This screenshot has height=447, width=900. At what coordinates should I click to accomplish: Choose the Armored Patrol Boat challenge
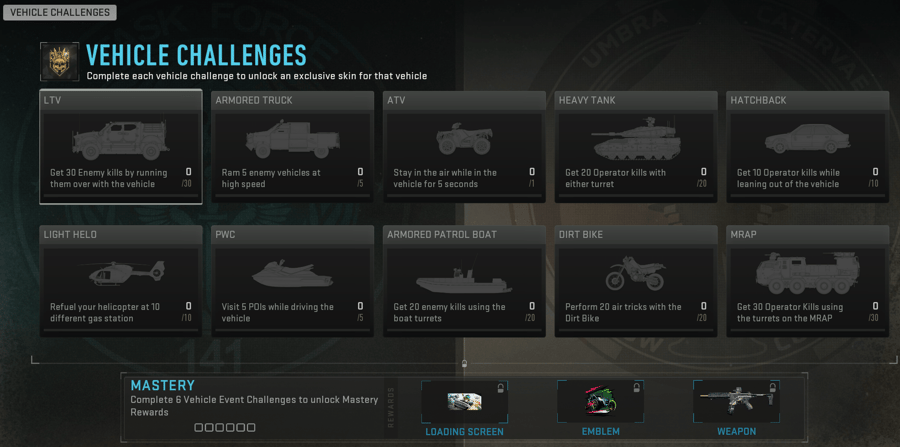pyautogui.click(x=464, y=281)
